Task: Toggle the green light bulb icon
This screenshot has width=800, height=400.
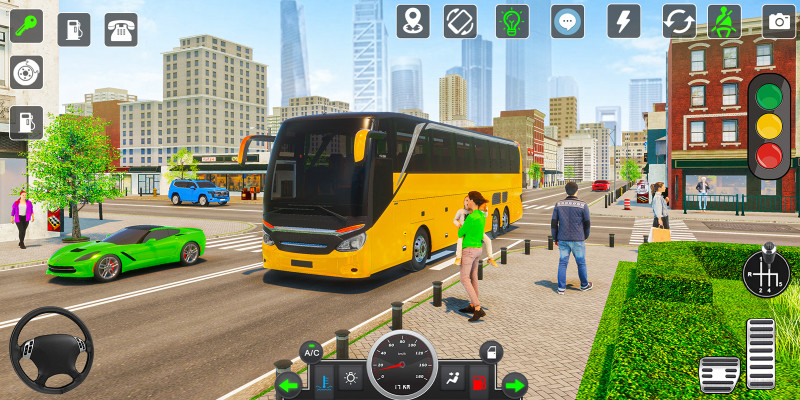Action: pyautogui.click(x=514, y=21)
